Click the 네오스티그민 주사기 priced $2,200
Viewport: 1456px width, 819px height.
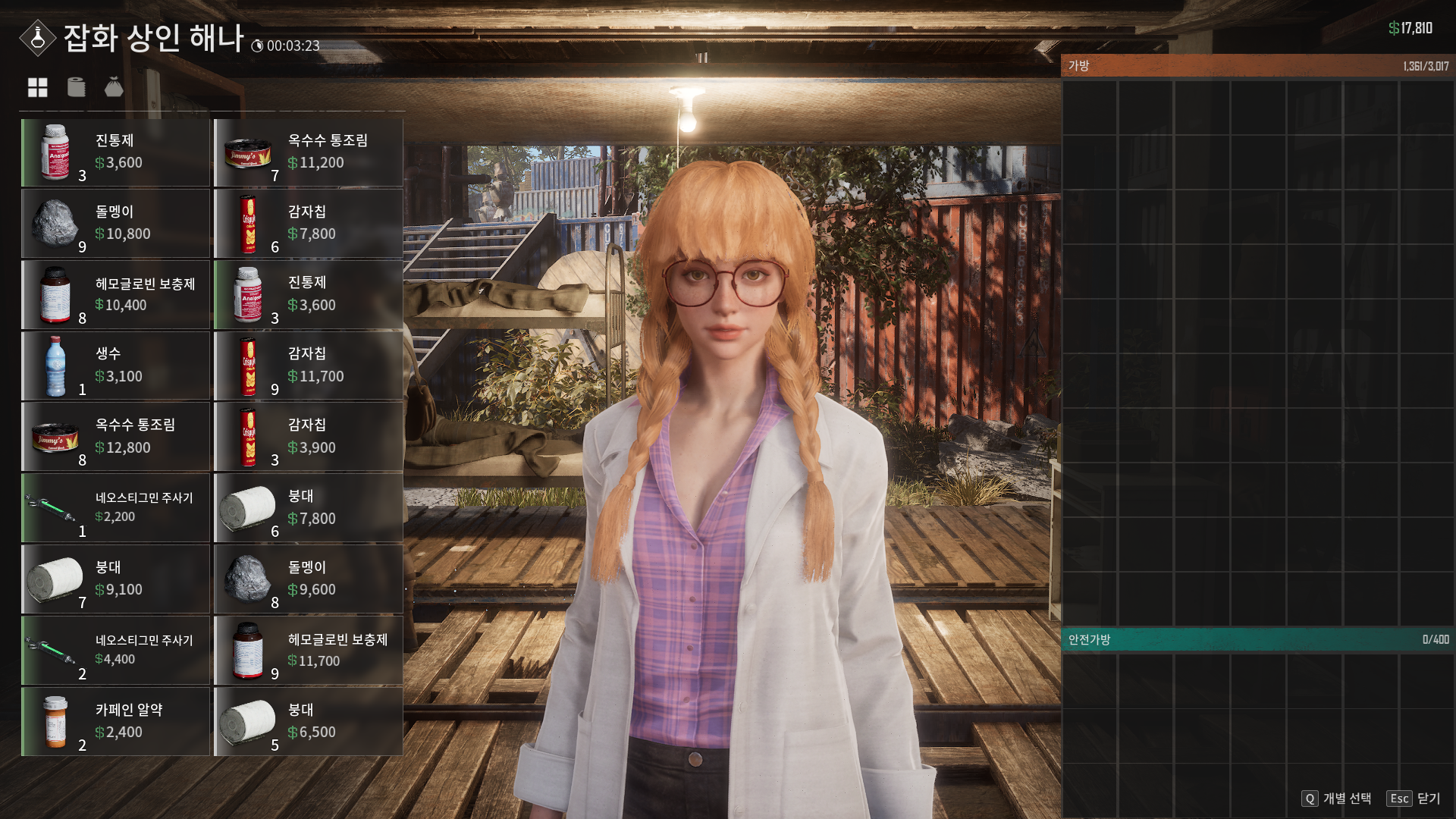tap(115, 508)
